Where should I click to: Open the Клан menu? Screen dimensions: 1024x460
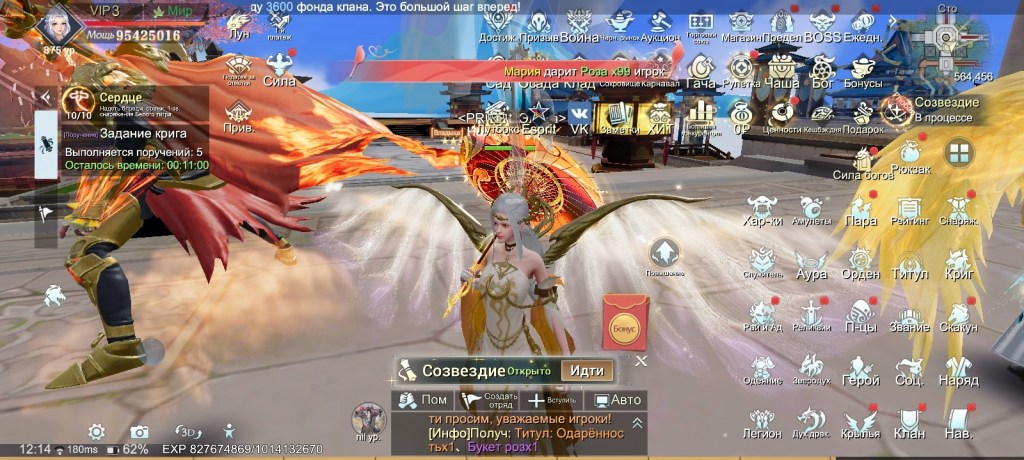909,422
